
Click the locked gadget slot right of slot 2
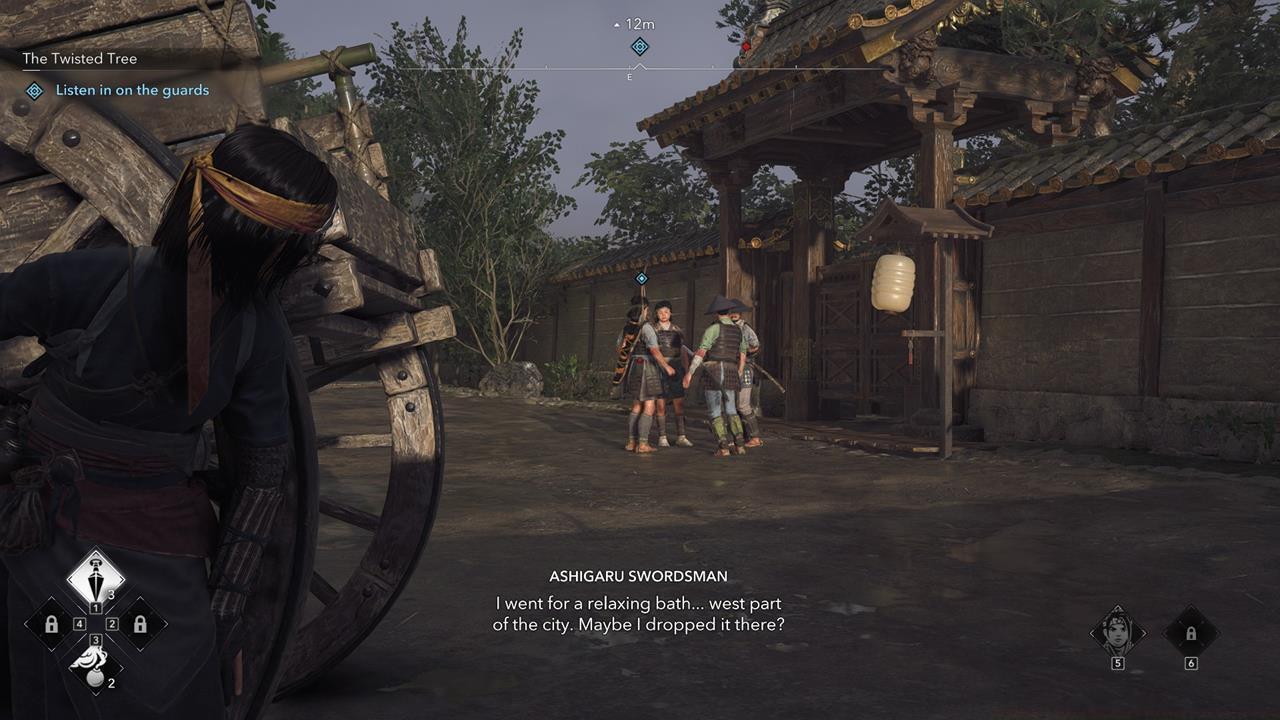(141, 625)
